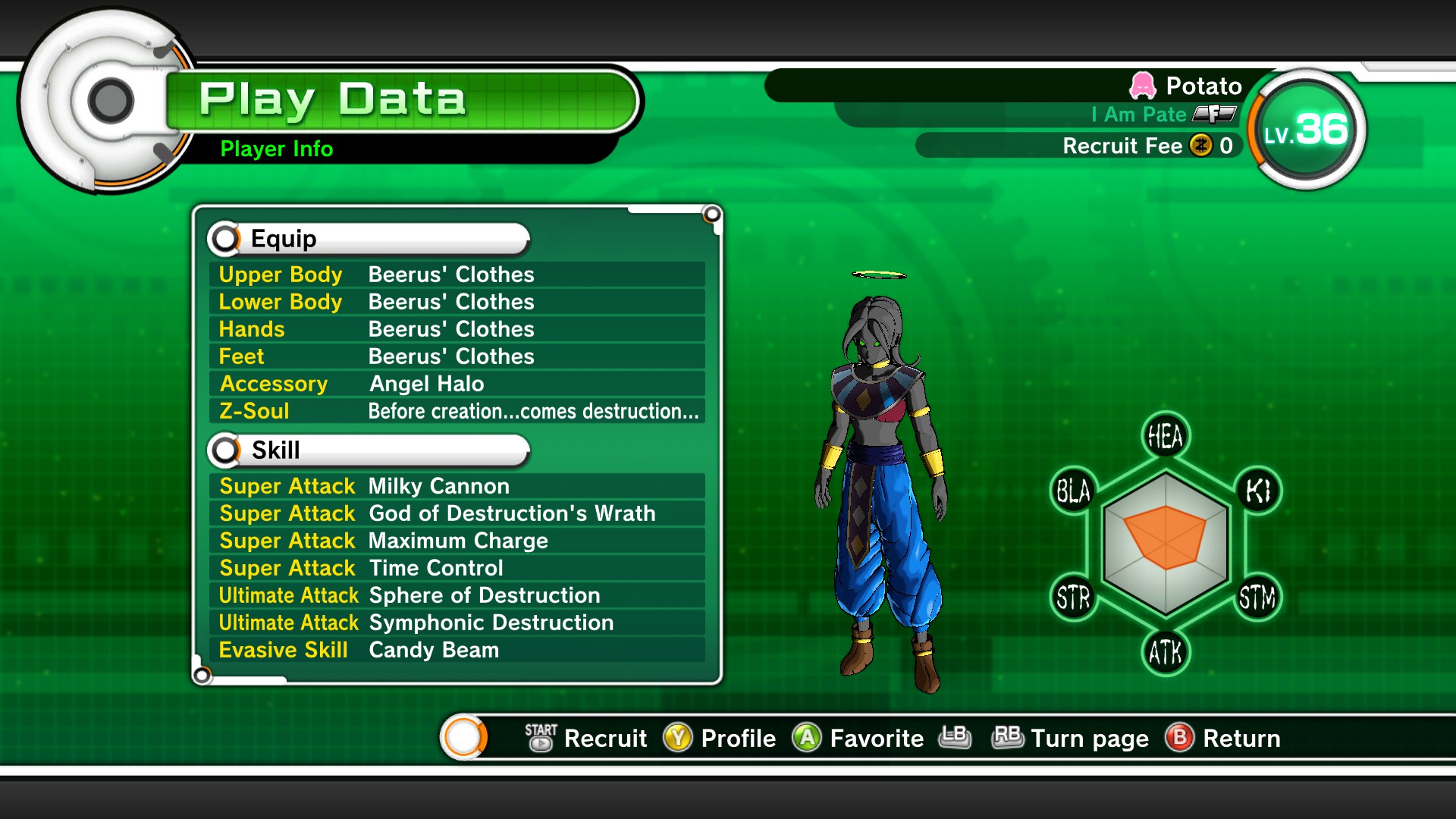This screenshot has height=819, width=1456.
Task: Select the Maximum Charge skill
Action: (x=457, y=541)
